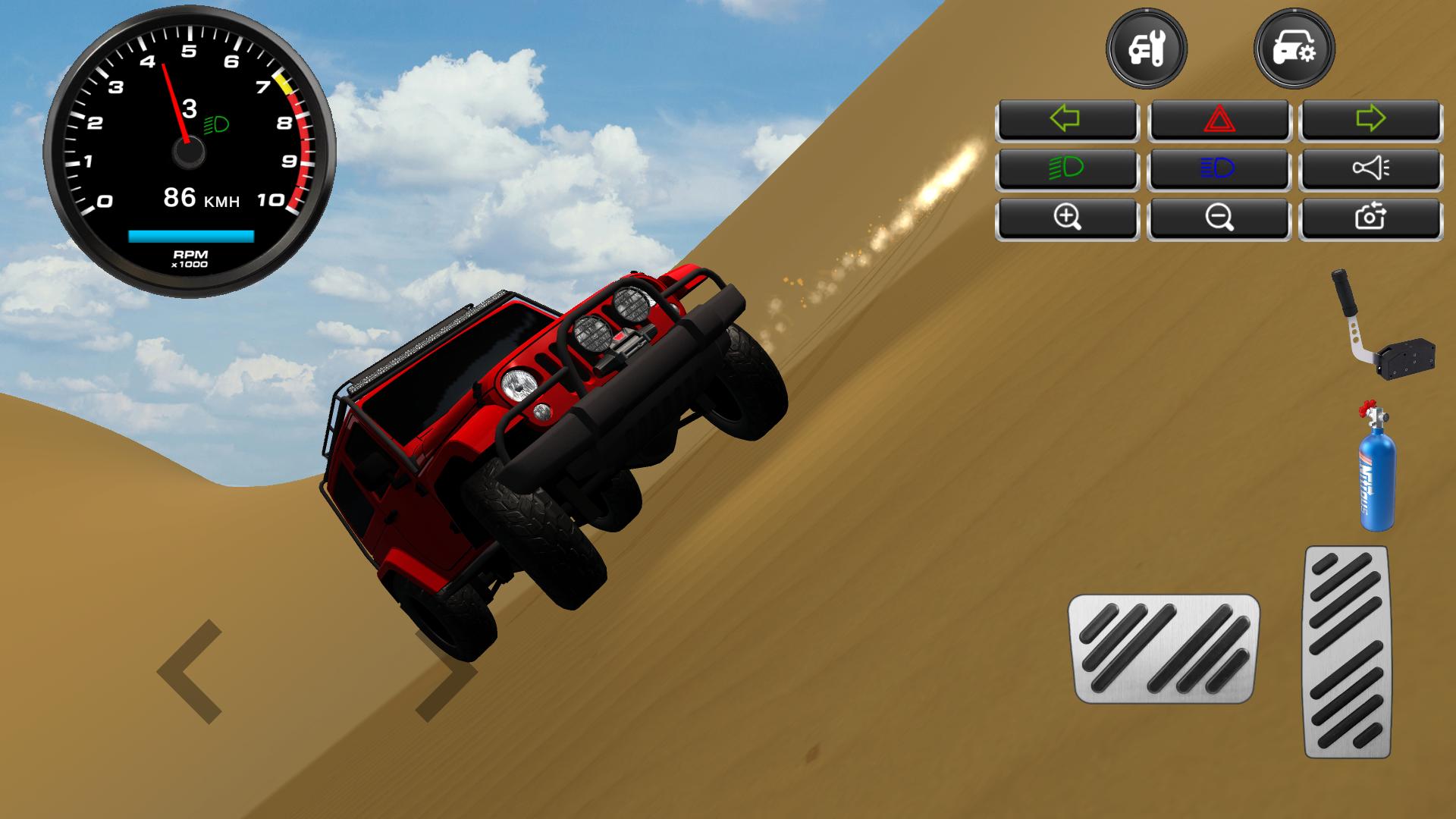Activate the left turn signal

[1066, 119]
